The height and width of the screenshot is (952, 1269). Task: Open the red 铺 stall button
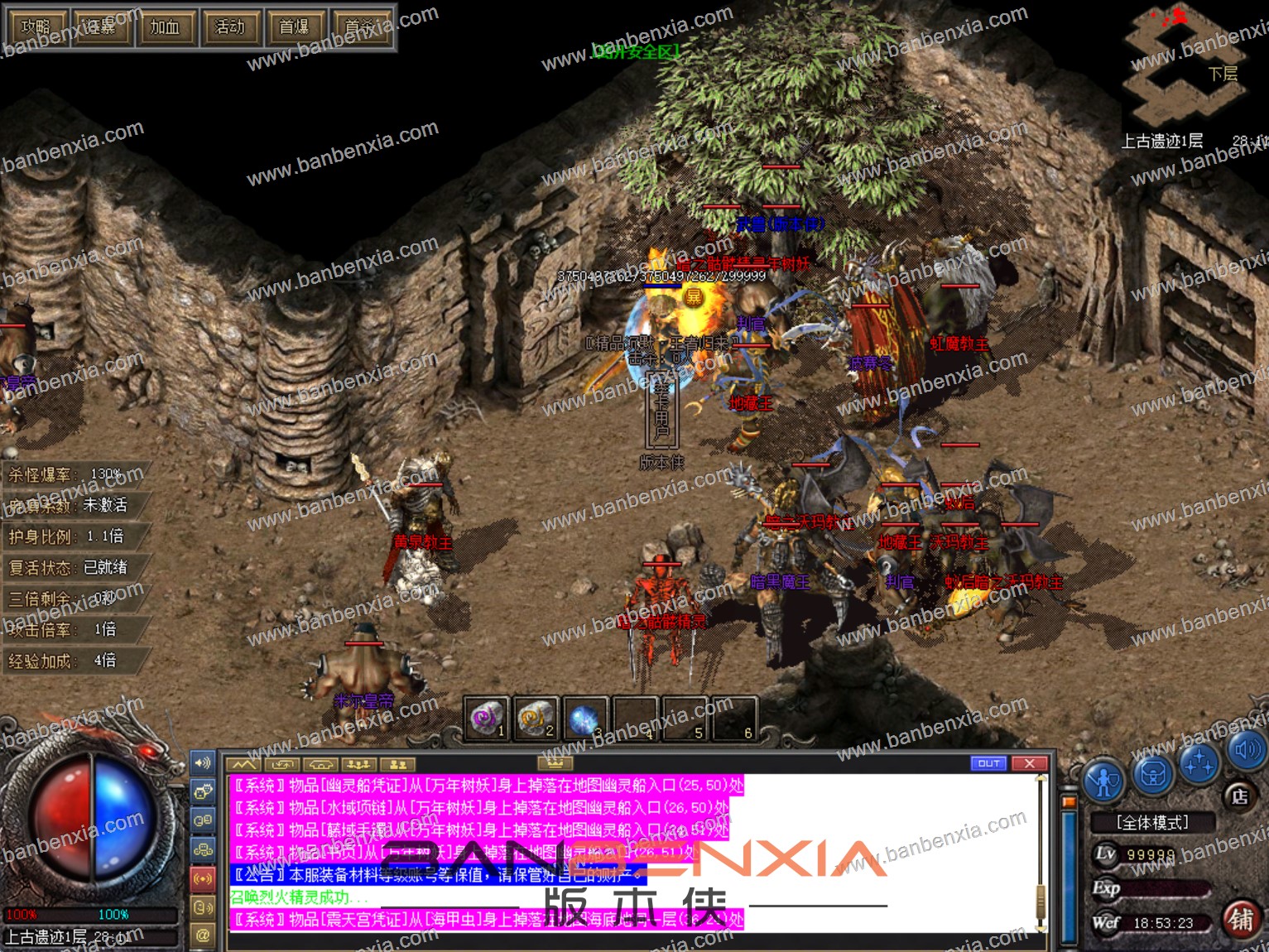click(x=1240, y=920)
